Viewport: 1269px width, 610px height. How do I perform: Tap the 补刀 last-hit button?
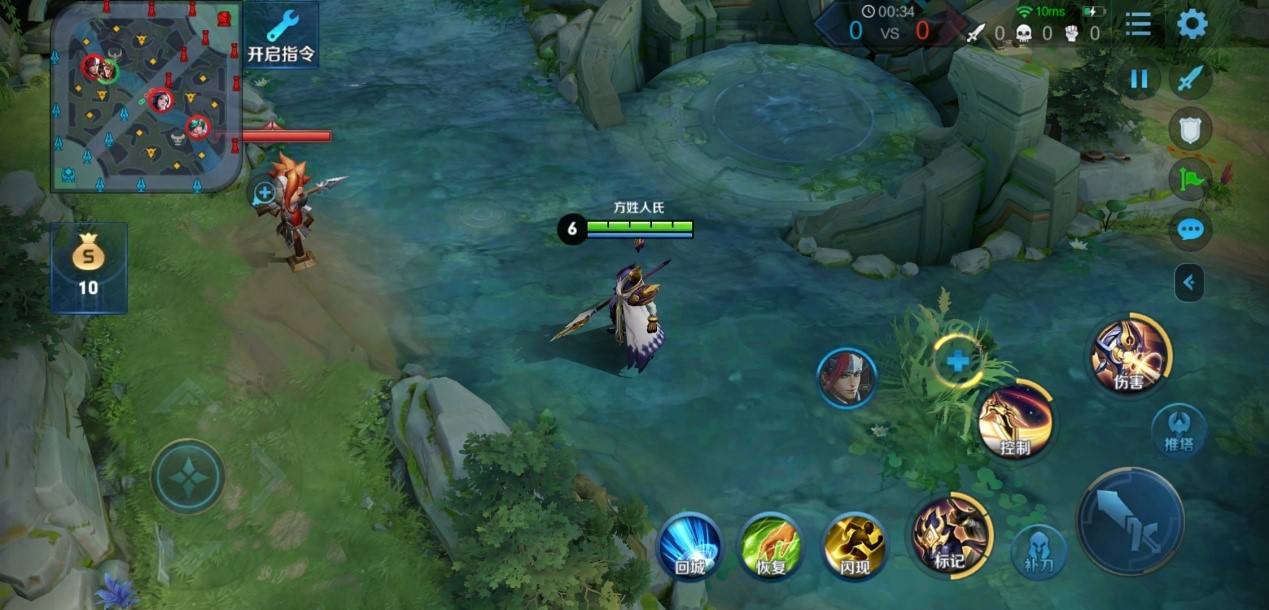pos(1038,551)
